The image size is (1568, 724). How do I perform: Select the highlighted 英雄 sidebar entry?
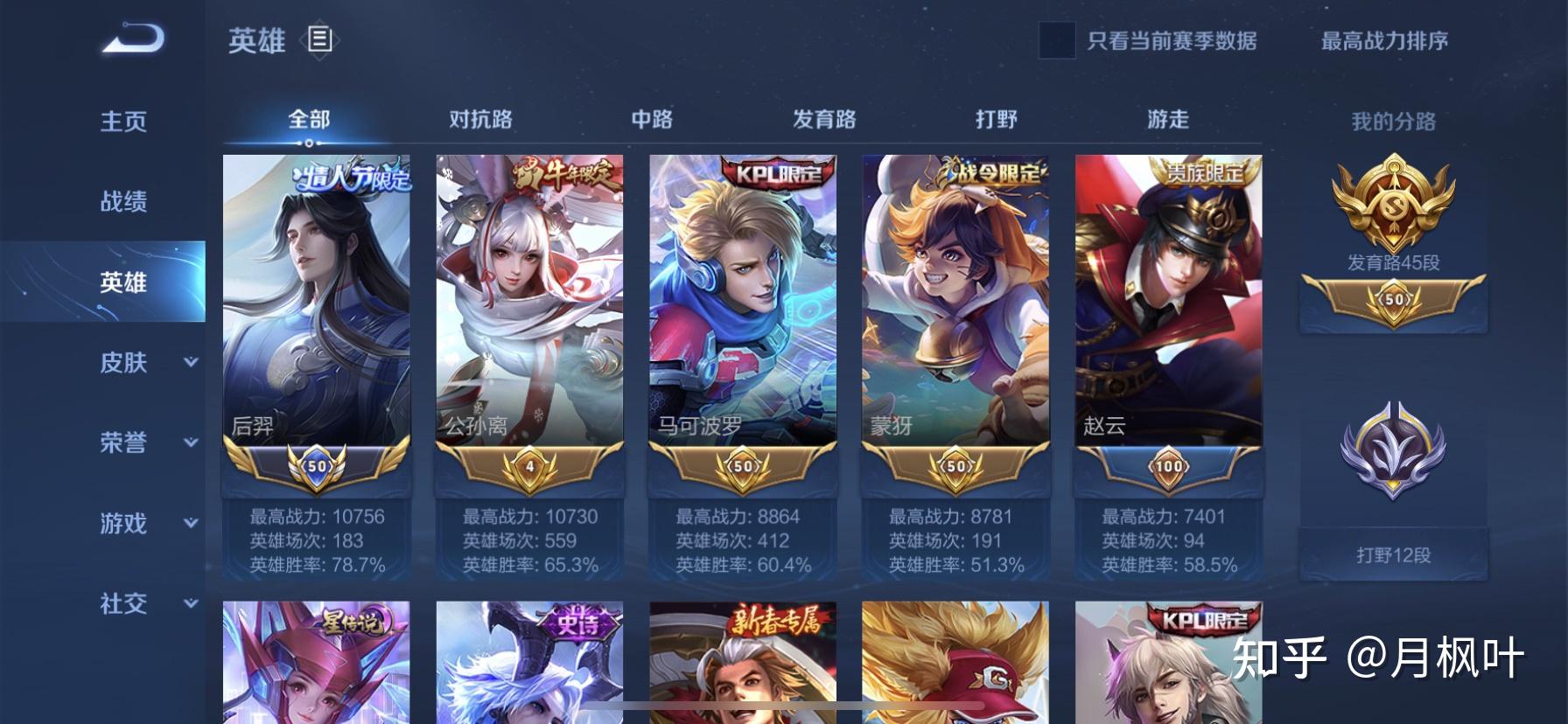pyautogui.click(x=122, y=282)
